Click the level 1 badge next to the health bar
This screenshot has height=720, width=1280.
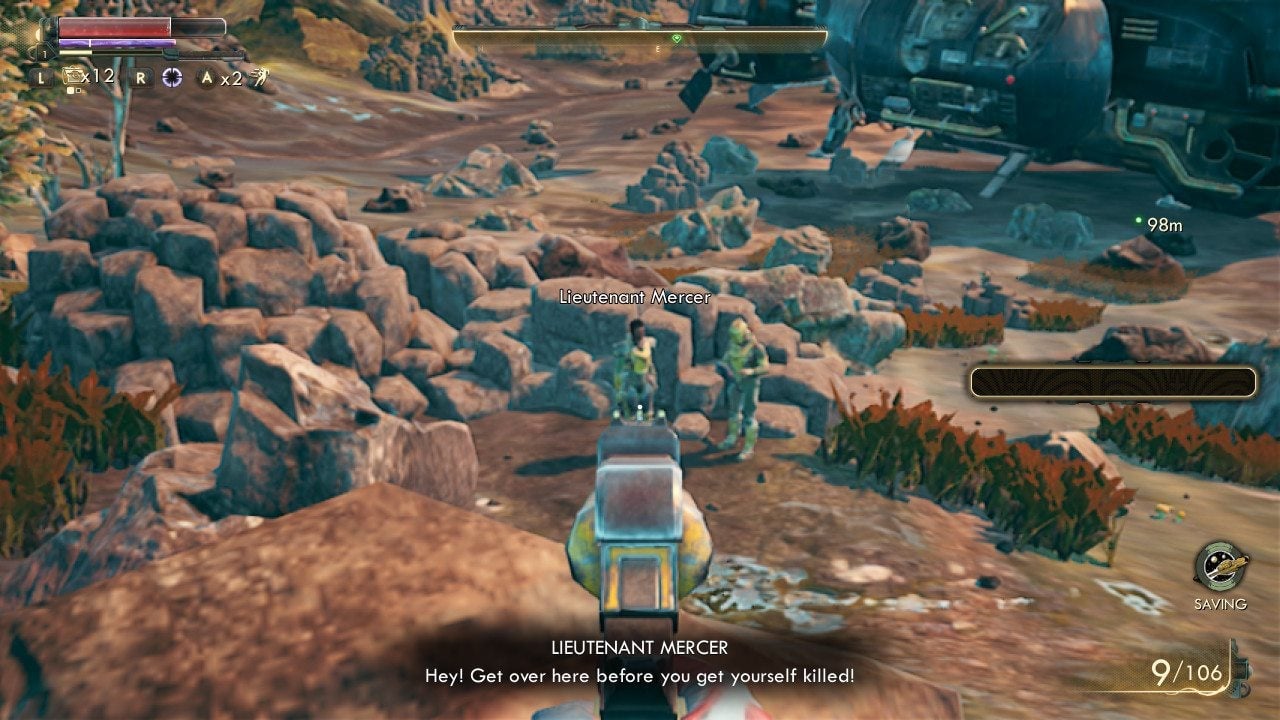pos(43,53)
